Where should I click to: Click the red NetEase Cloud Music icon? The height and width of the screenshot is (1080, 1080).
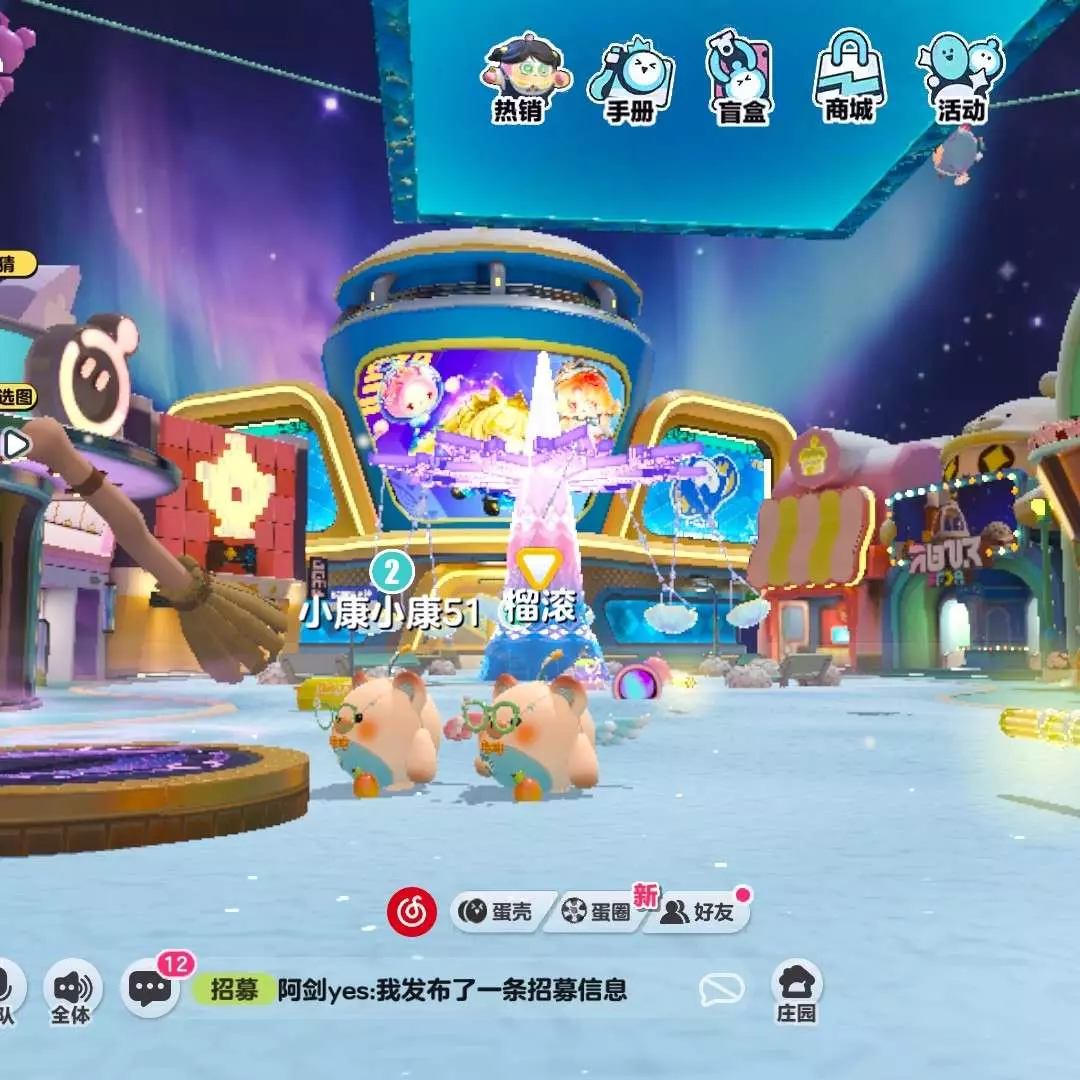pyautogui.click(x=412, y=911)
